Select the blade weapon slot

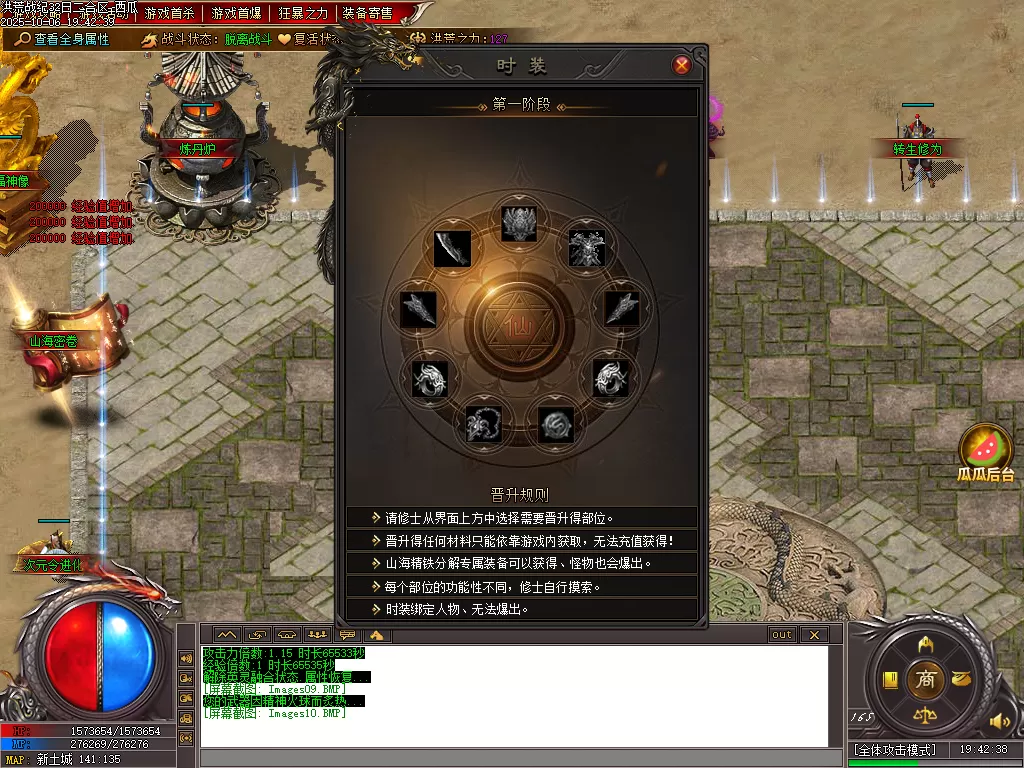[x=453, y=248]
